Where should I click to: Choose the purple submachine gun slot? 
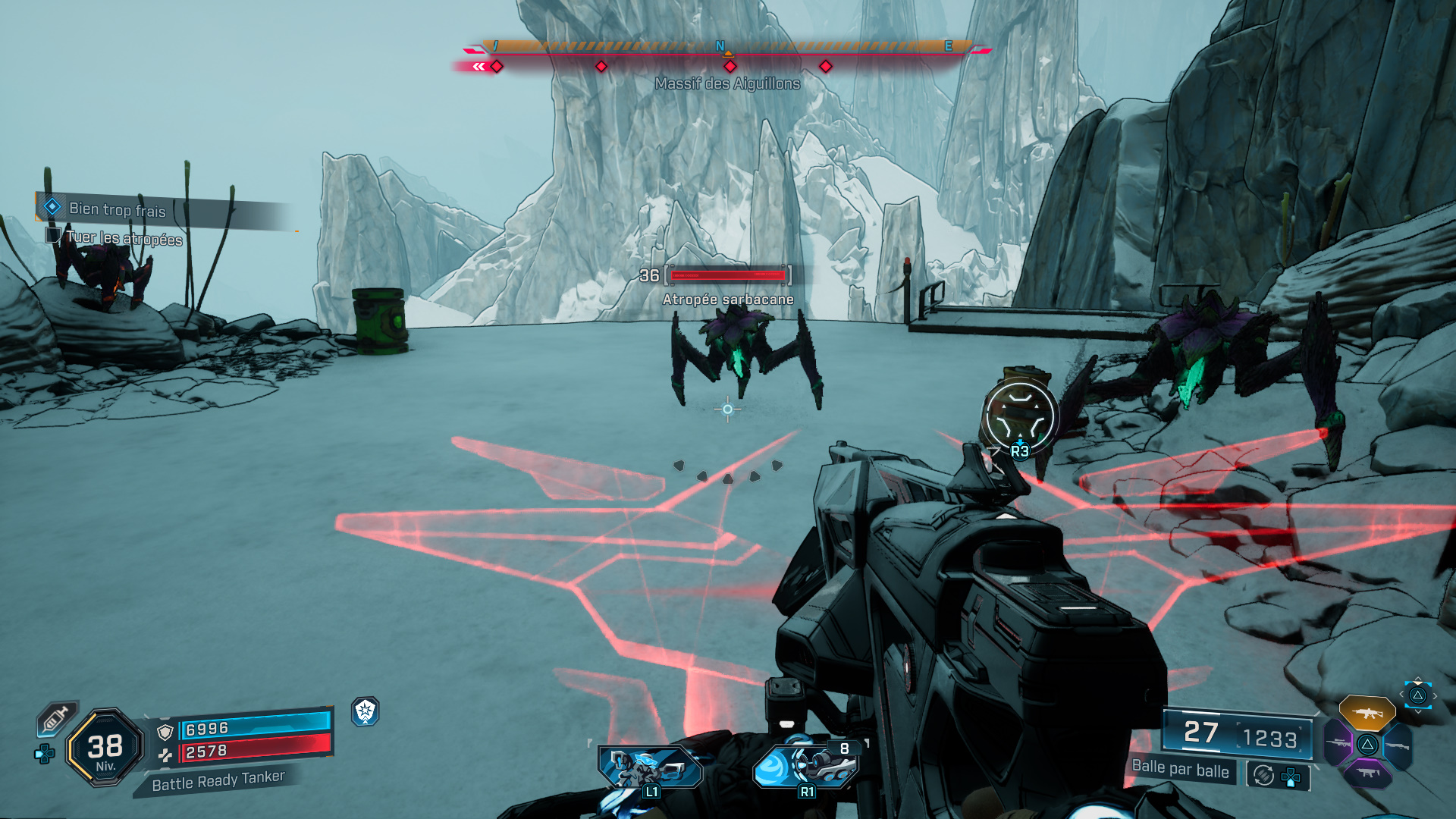(x=1367, y=773)
